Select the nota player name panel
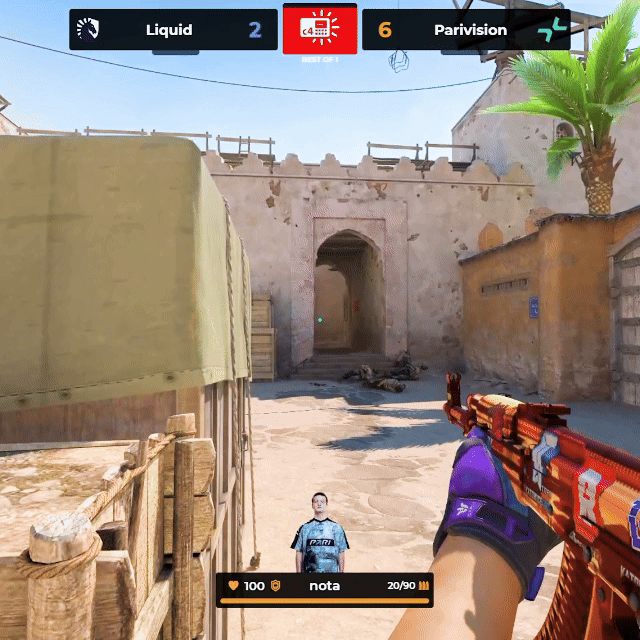The width and height of the screenshot is (640, 640). pyautogui.click(x=324, y=586)
